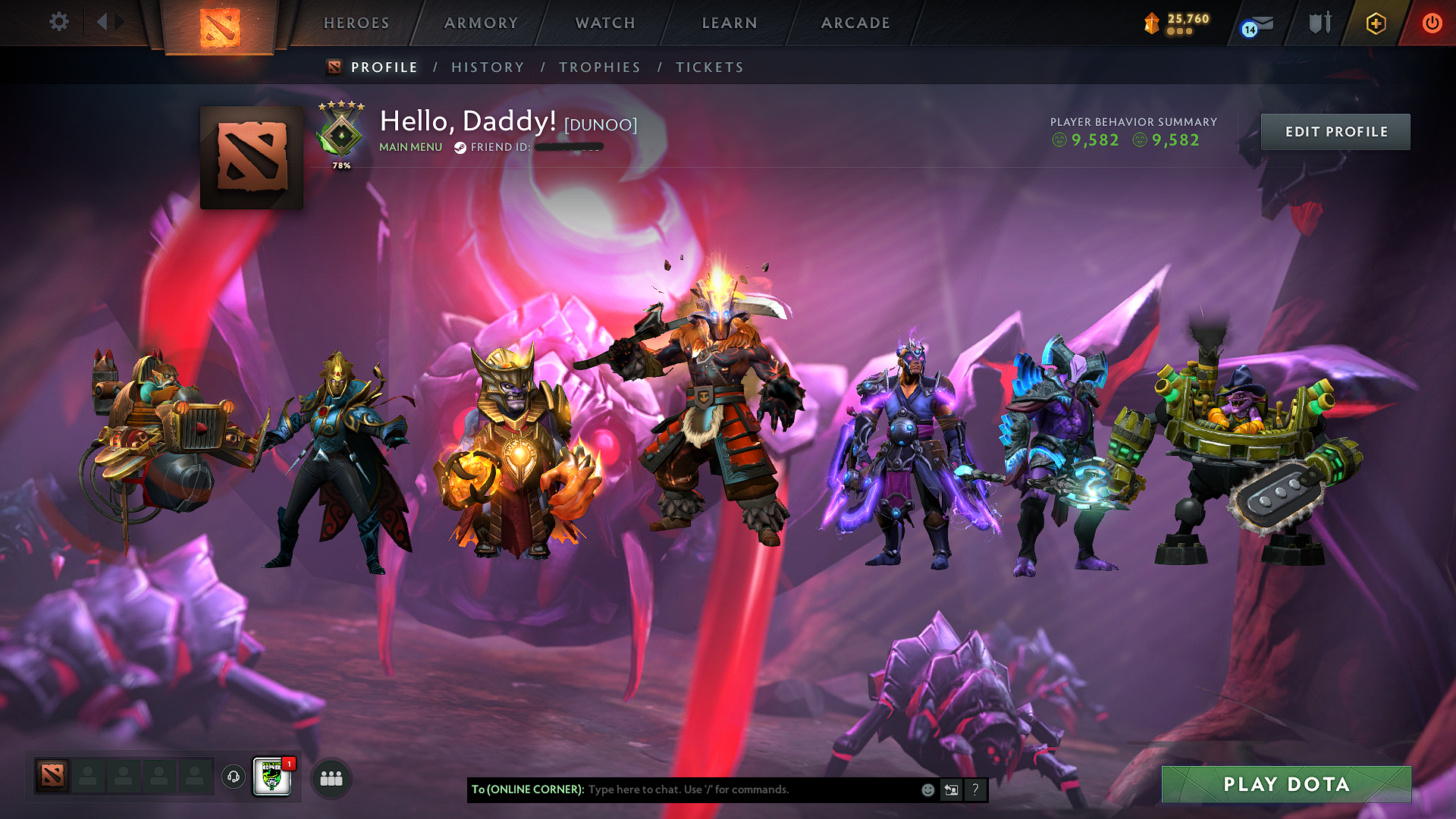Screen dimensions: 1456x819
Task: Toggle the emoticon picker in chat bar
Action: [x=927, y=789]
